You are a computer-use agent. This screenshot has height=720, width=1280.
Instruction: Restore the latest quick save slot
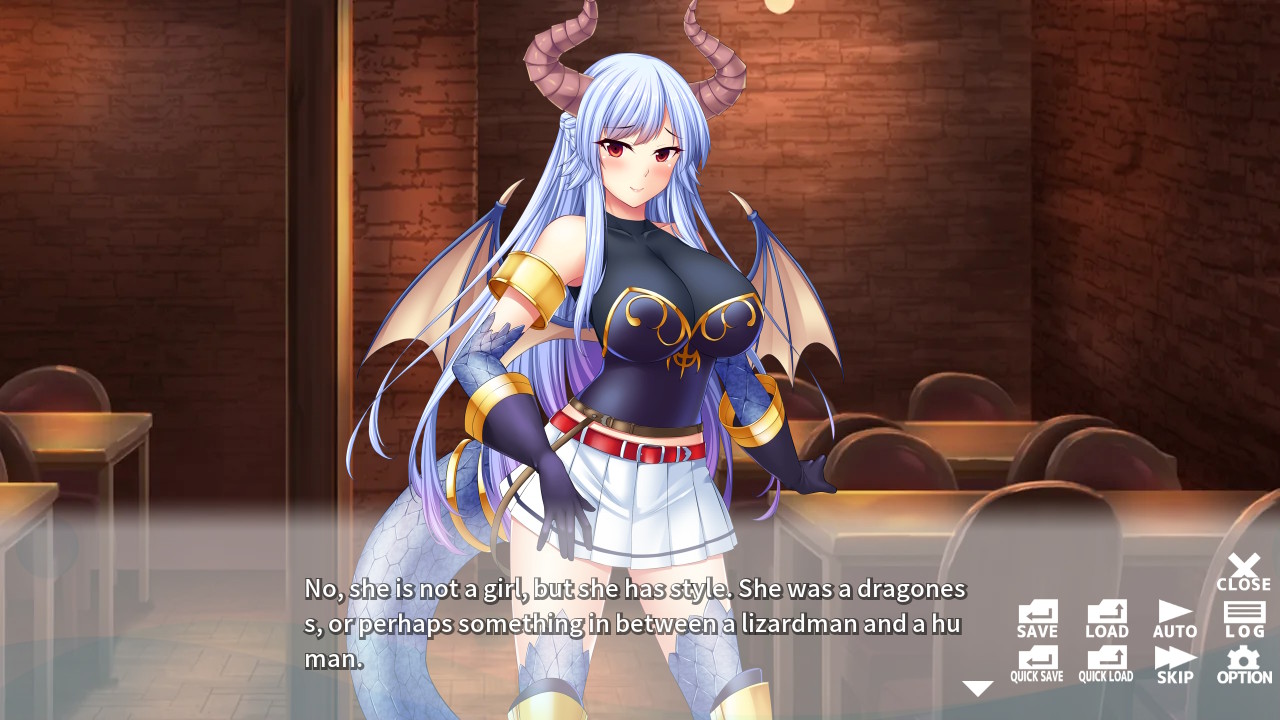(x=1105, y=662)
